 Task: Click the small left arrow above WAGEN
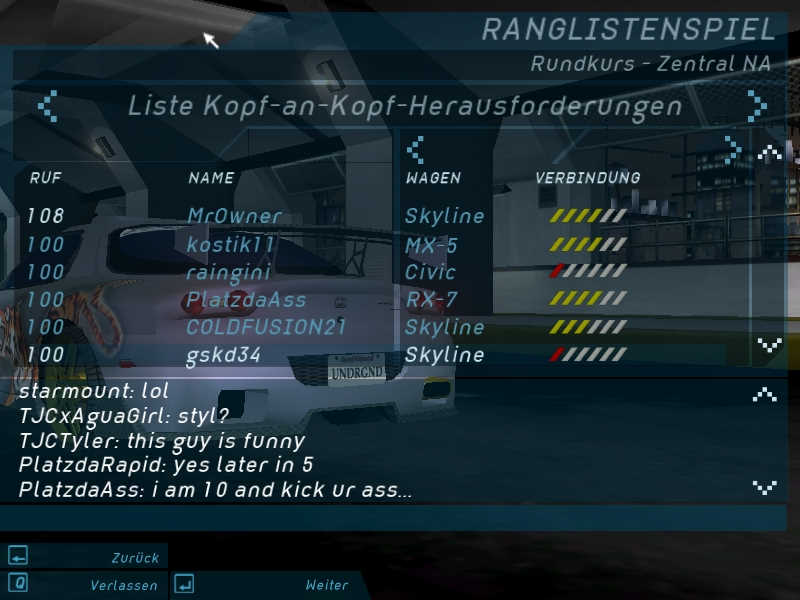(x=415, y=150)
